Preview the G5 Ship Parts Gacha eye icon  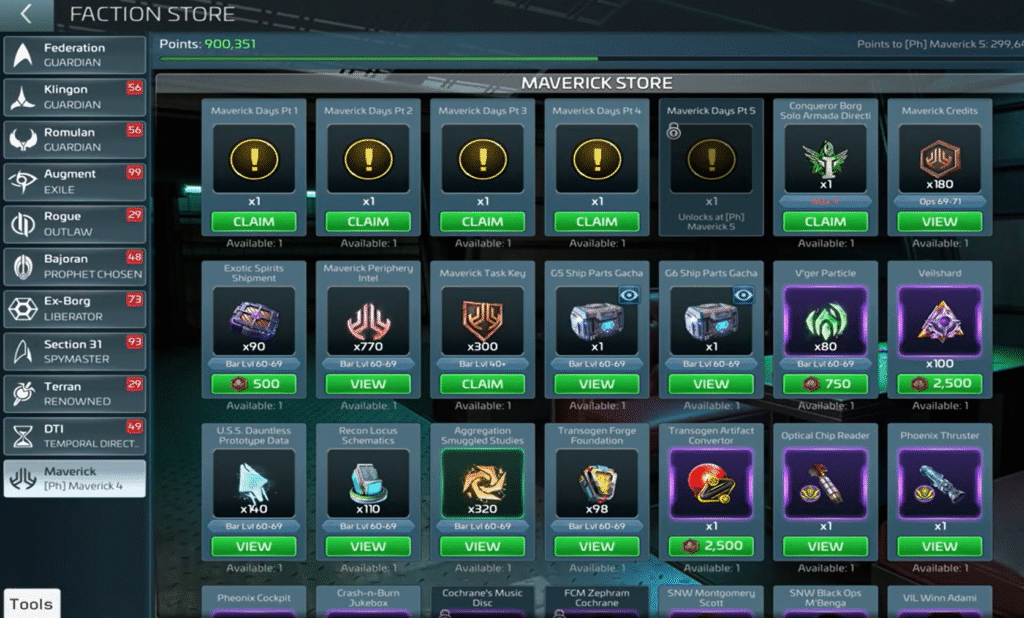(628, 295)
